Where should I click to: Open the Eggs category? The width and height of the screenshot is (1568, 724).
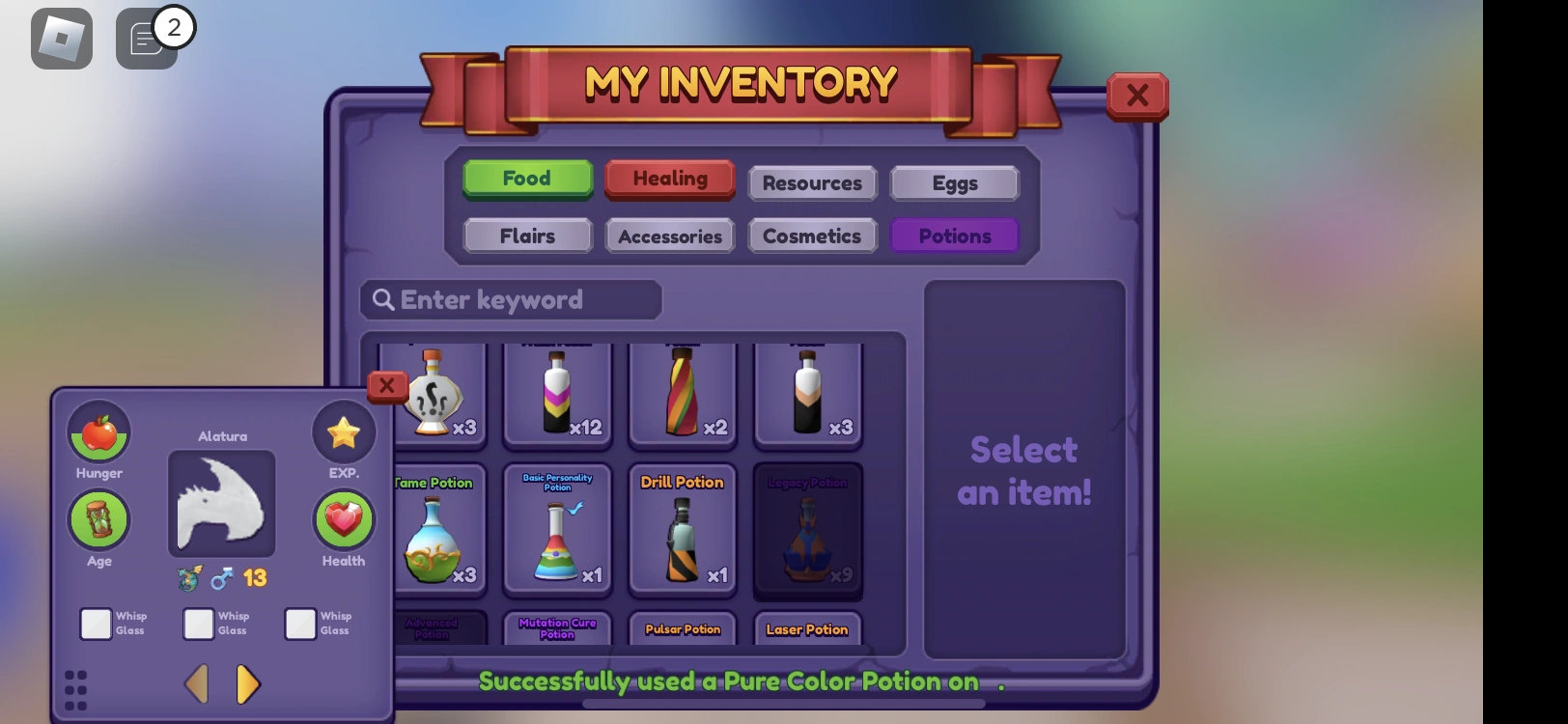pyautogui.click(x=954, y=183)
